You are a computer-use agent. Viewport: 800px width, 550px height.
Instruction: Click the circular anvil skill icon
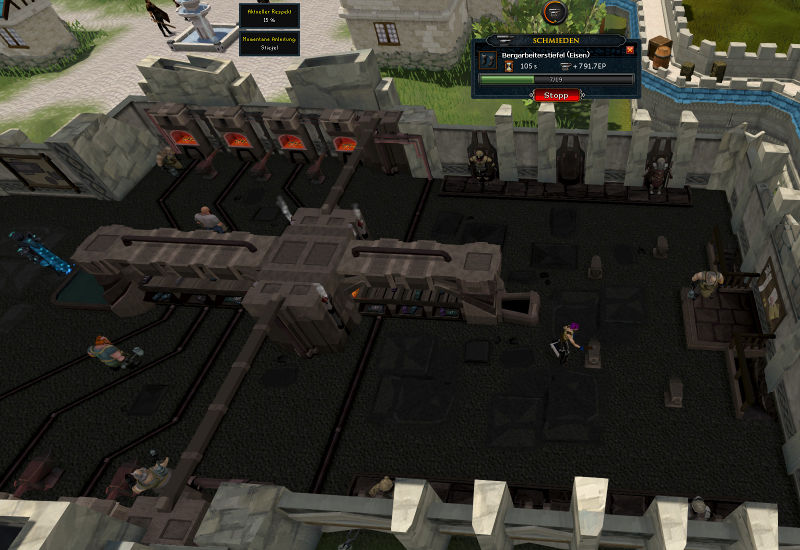point(555,12)
